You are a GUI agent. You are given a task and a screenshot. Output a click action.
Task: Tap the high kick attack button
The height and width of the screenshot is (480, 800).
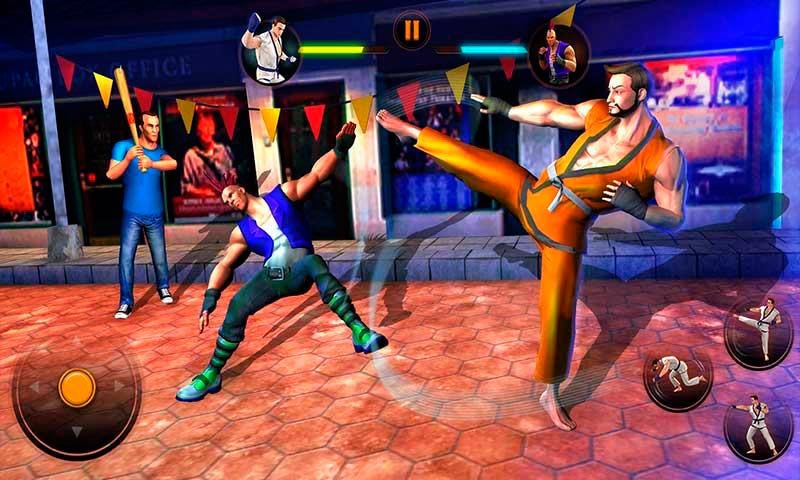[x=757, y=332]
